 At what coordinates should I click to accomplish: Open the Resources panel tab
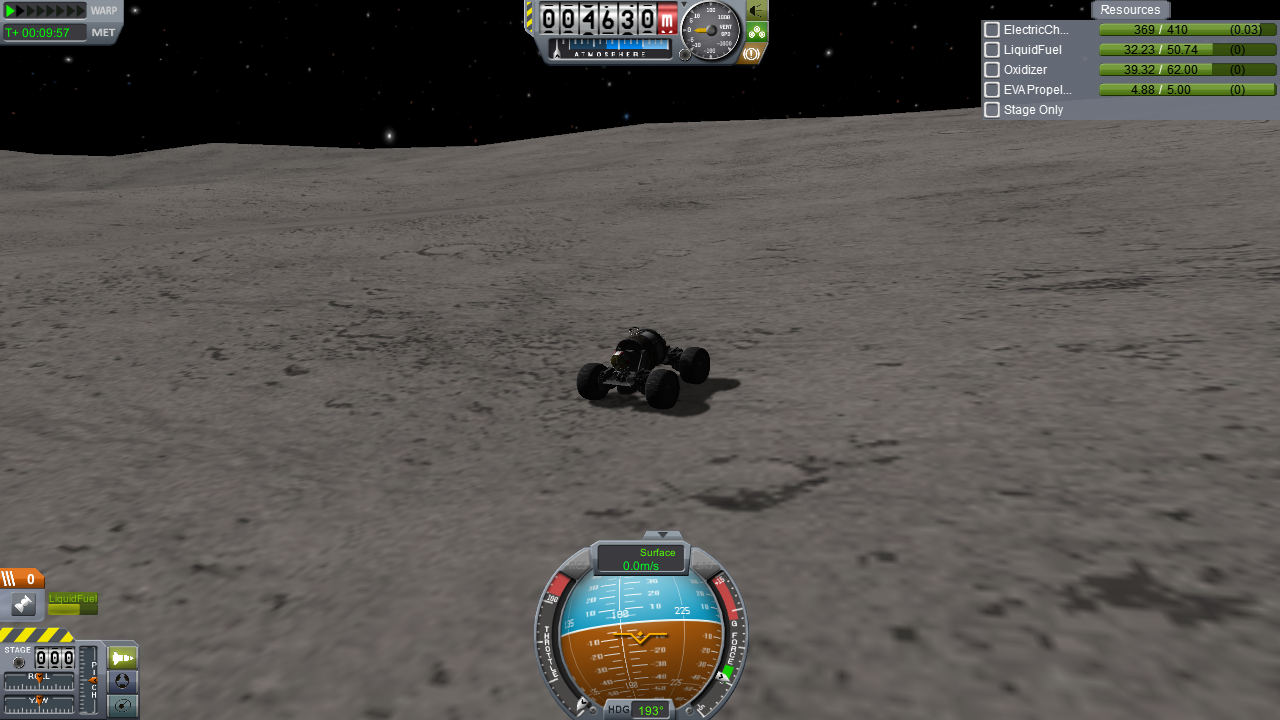(1130, 10)
